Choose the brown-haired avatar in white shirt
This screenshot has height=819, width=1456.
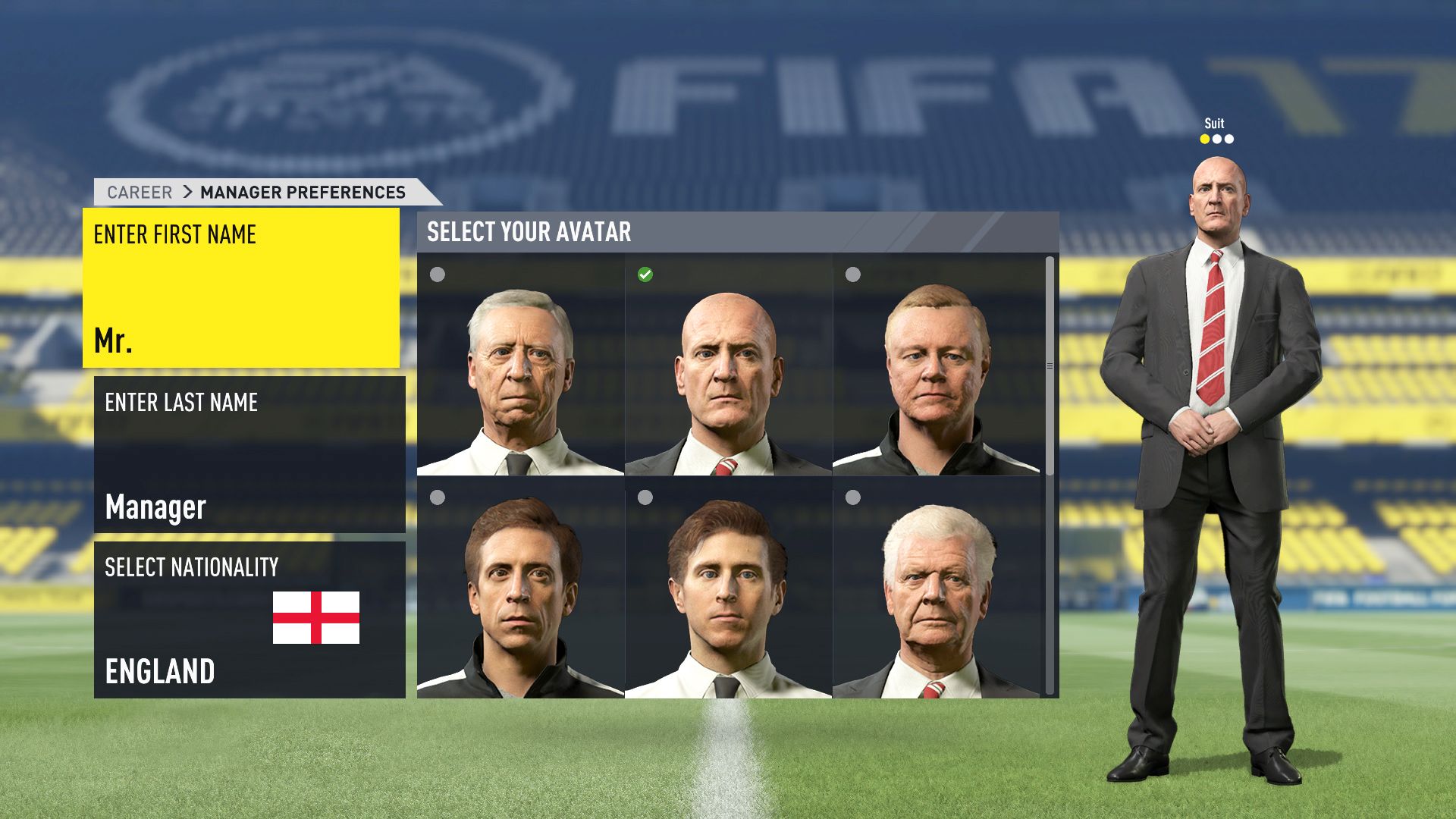pyautogui.click(x=728, y=588)
